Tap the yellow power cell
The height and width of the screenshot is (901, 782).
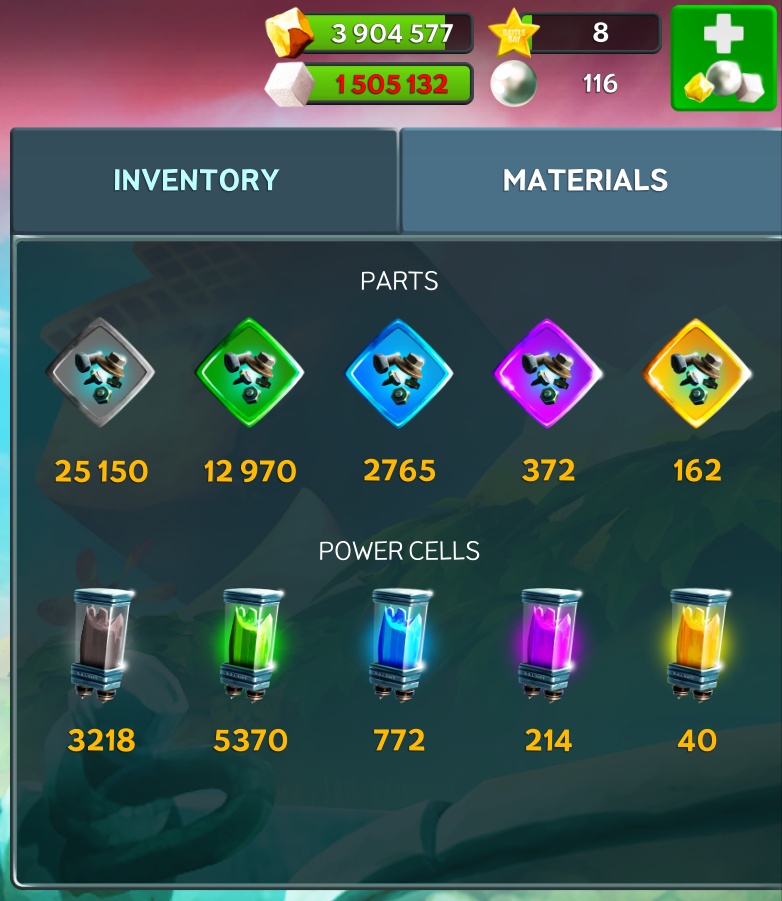tap(697, 645)
